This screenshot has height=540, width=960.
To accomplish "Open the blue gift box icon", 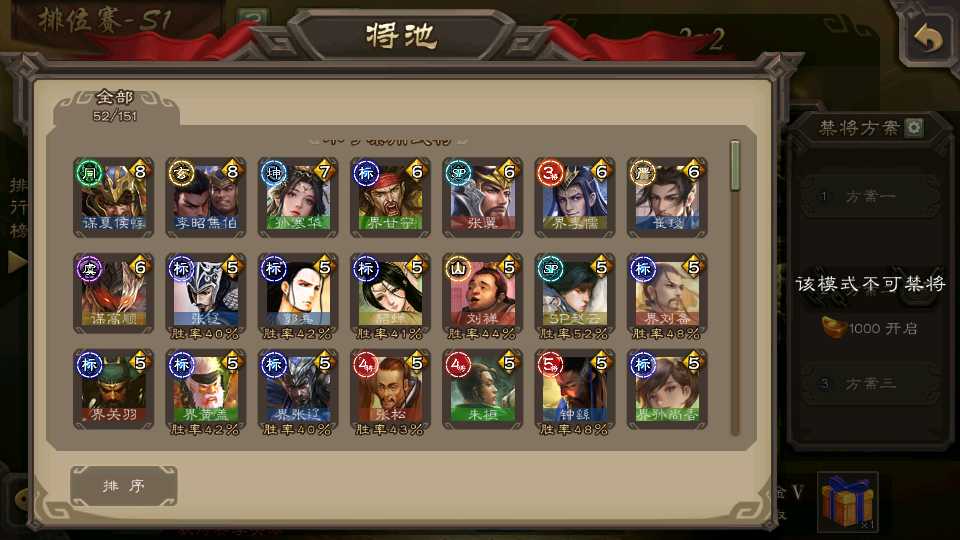I will point(847,501).
